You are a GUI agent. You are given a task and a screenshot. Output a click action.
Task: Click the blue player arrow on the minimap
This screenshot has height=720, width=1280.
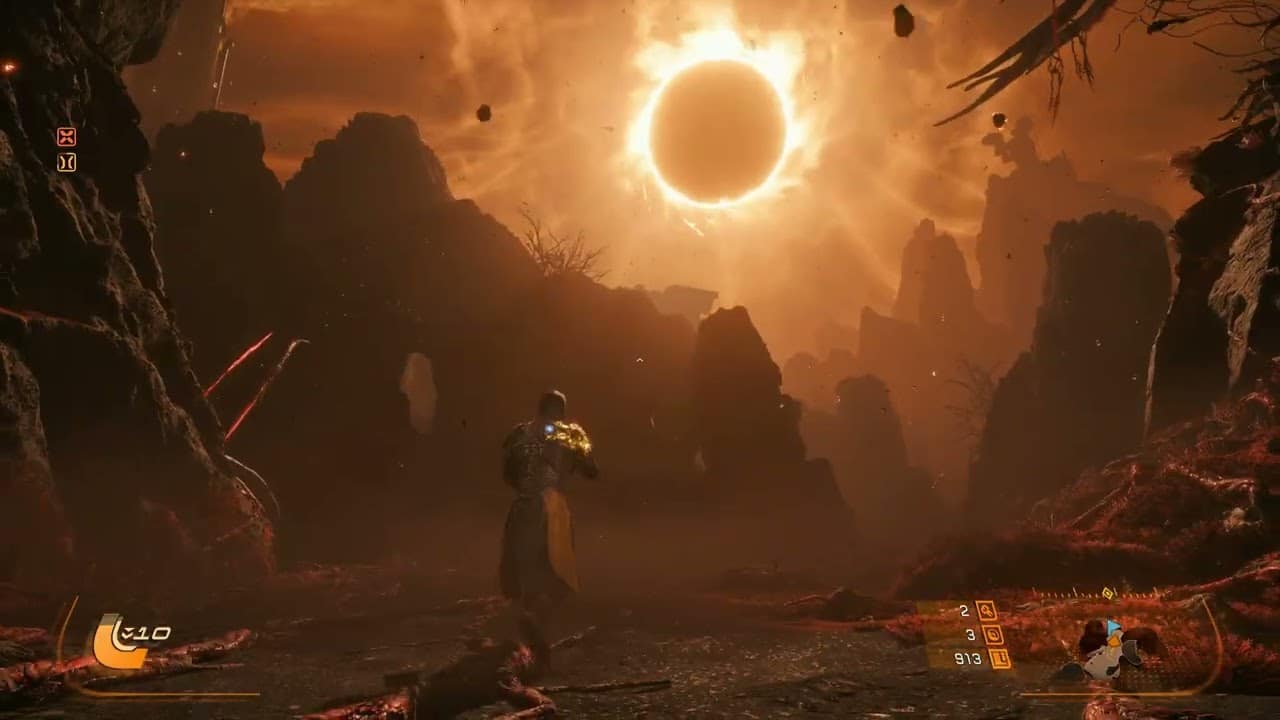pyautogui.click(x=1112, y=627)
